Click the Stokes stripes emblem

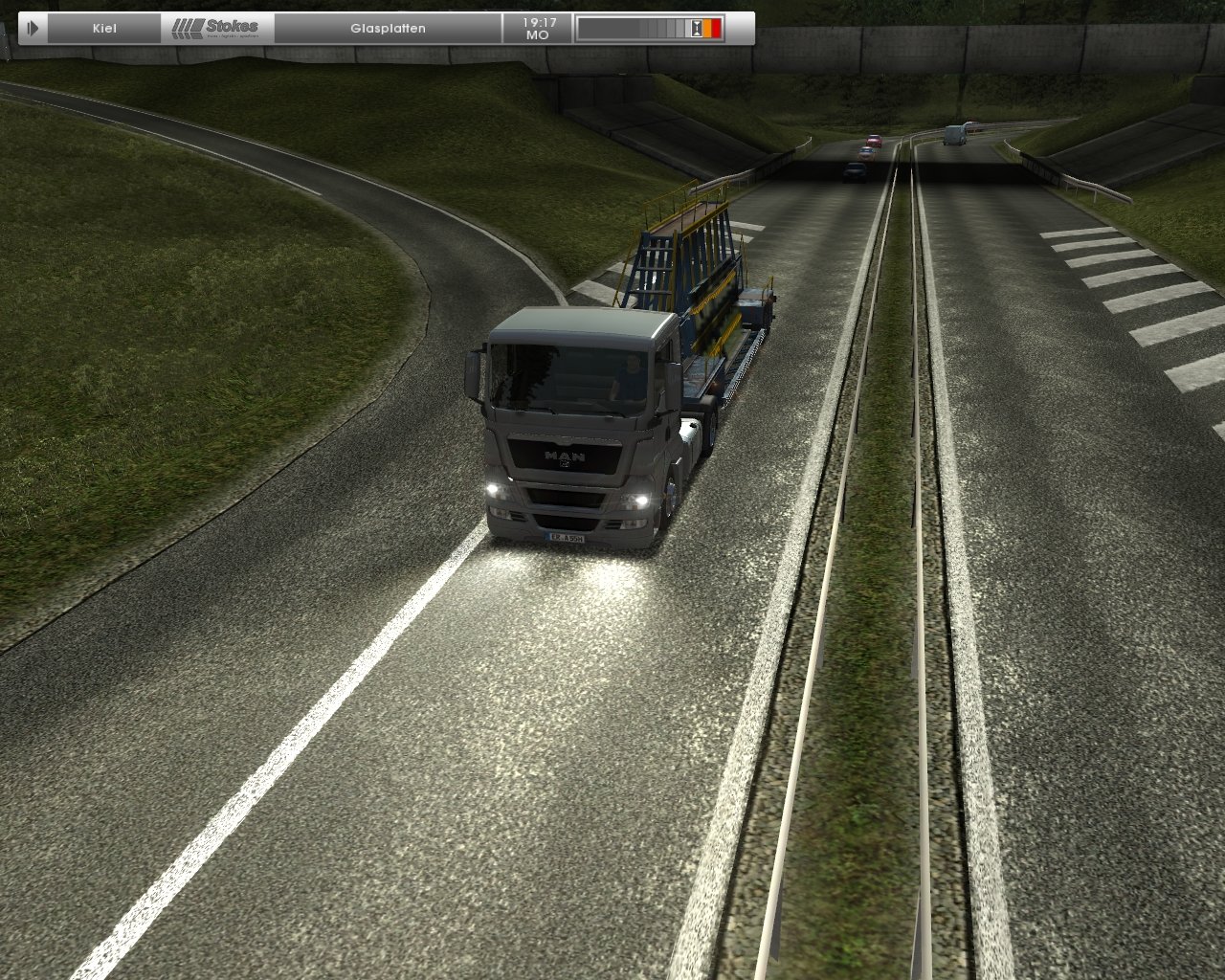point(189,26)
